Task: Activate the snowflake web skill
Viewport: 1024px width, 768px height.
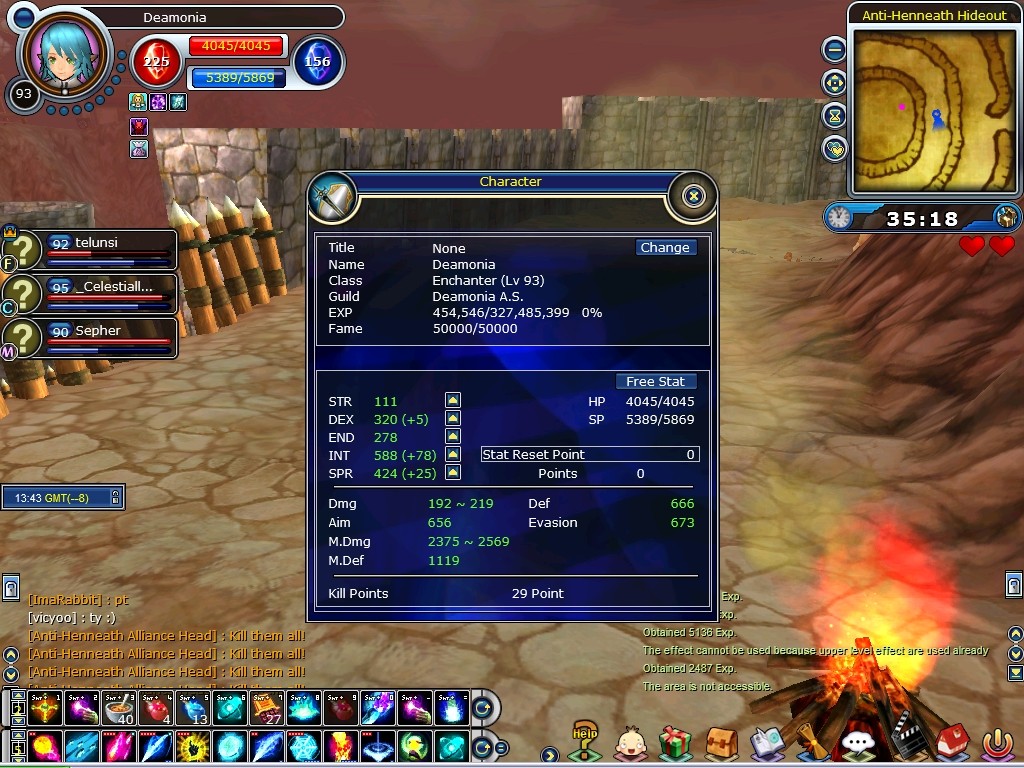Action: click(304, 747)
